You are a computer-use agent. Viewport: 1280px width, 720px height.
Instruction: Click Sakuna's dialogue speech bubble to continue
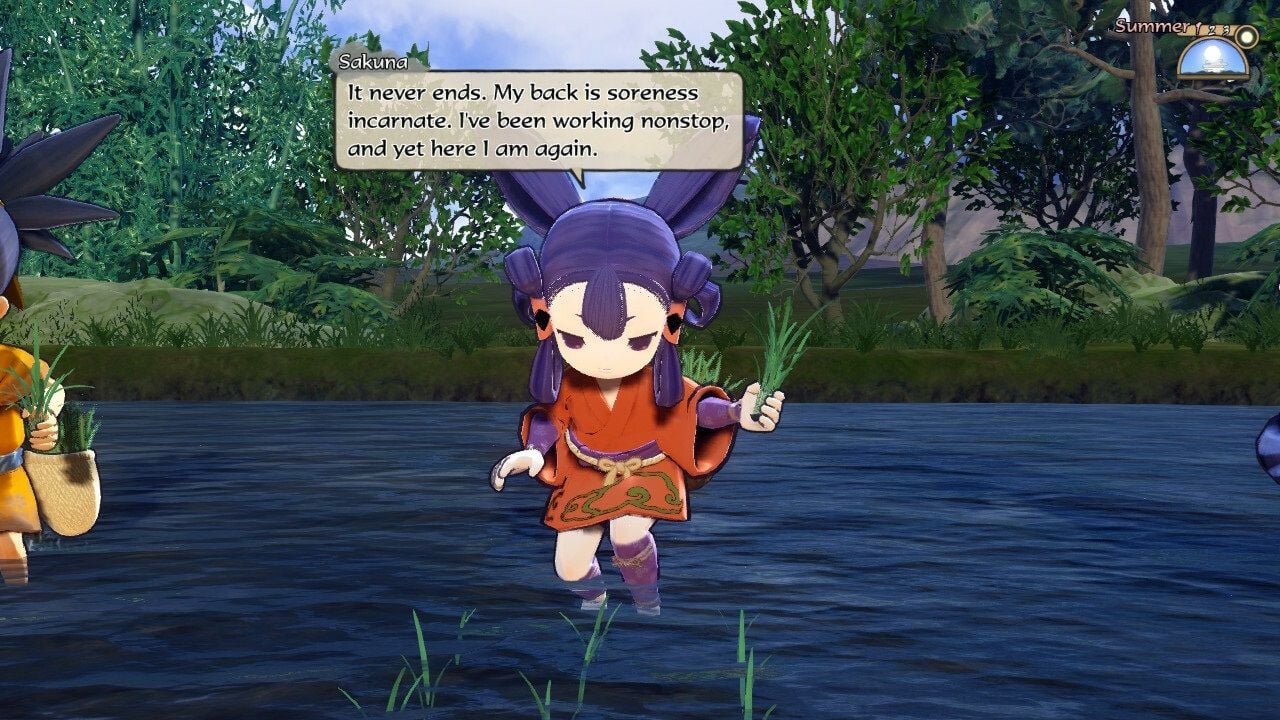tap(538, 120)
